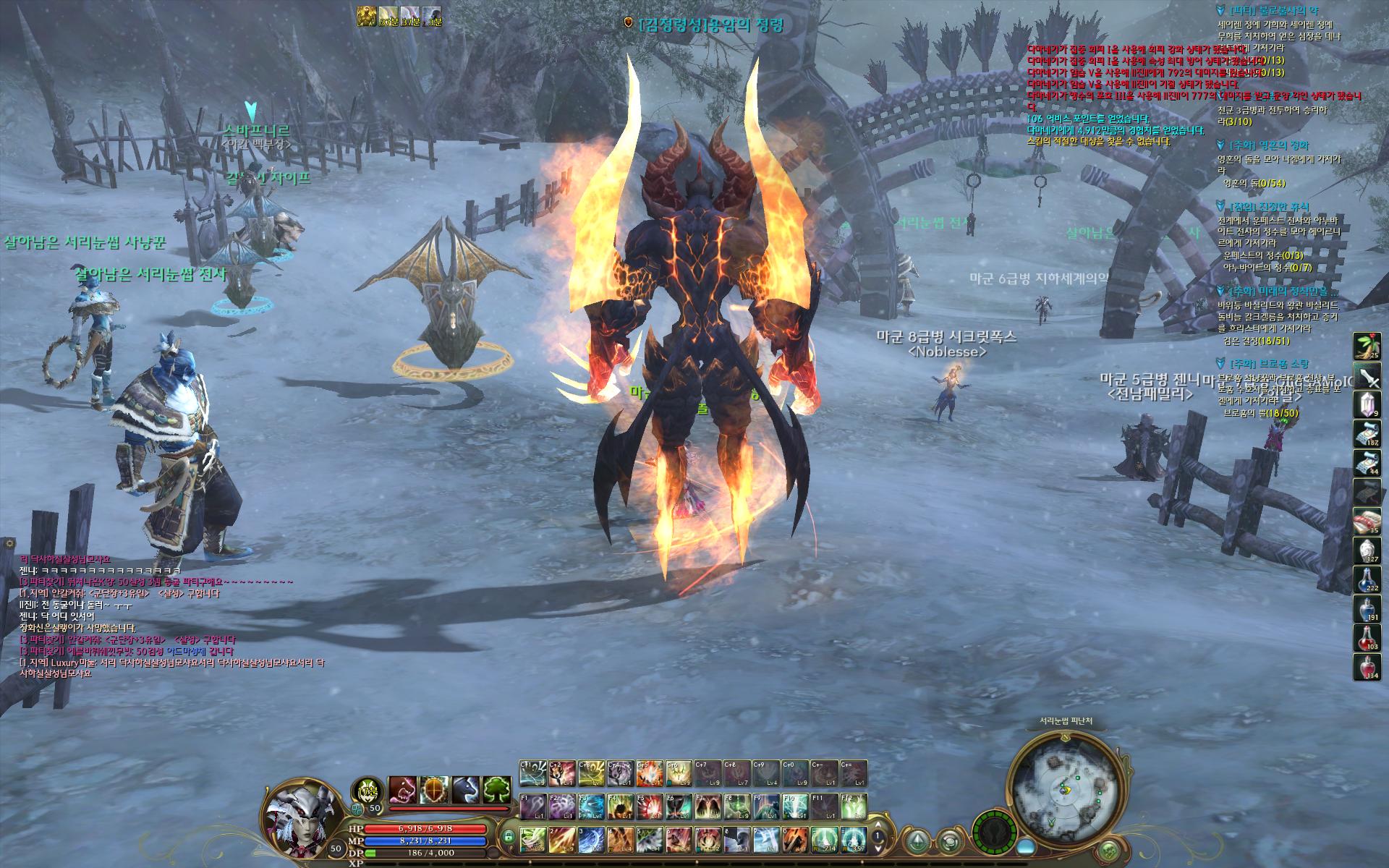Drink the red potion with count 103
The height and width of the screenshot is (868, 1389).
(1367, 637)
